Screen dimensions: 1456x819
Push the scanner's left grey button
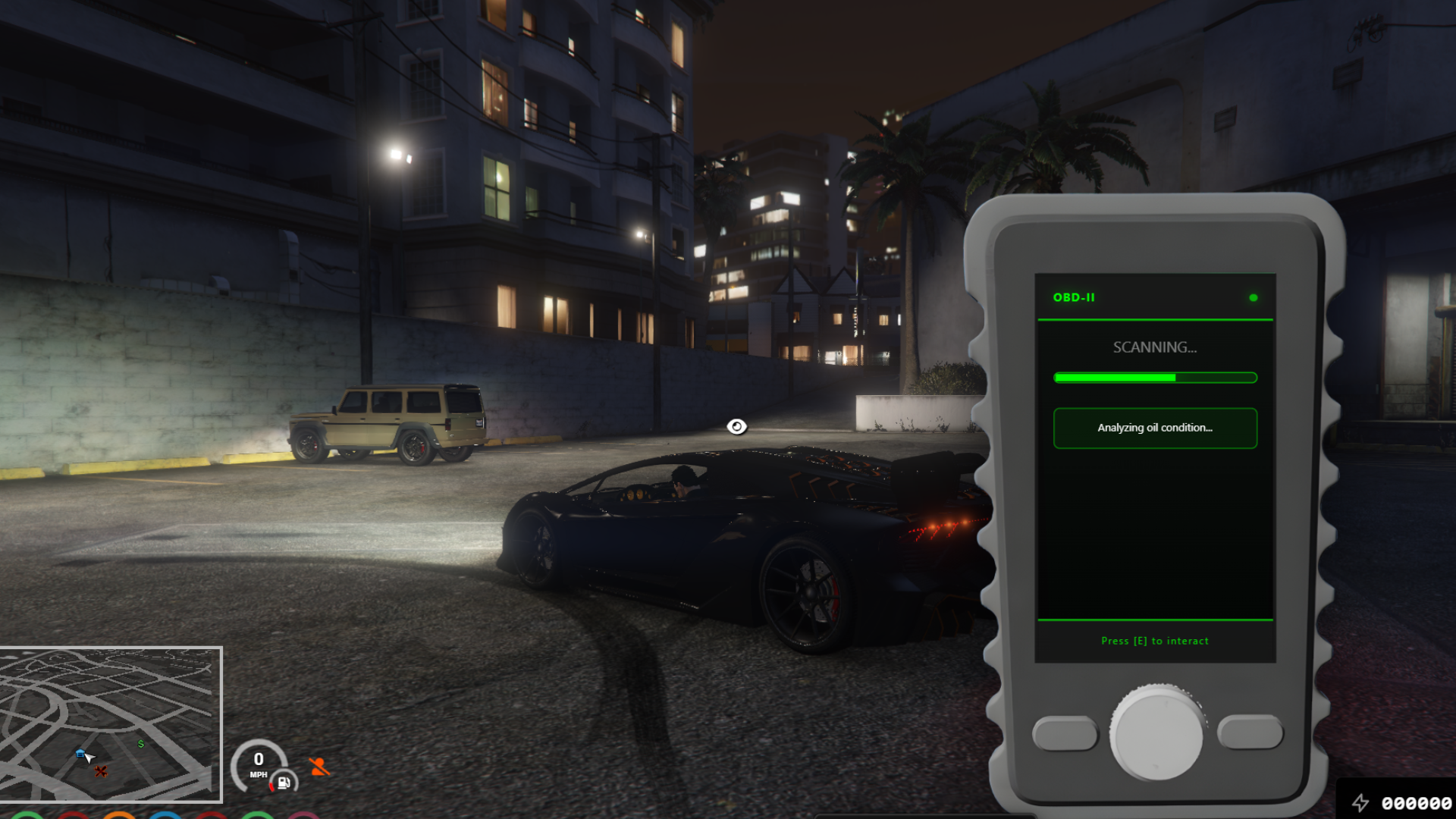point(1065,733)
